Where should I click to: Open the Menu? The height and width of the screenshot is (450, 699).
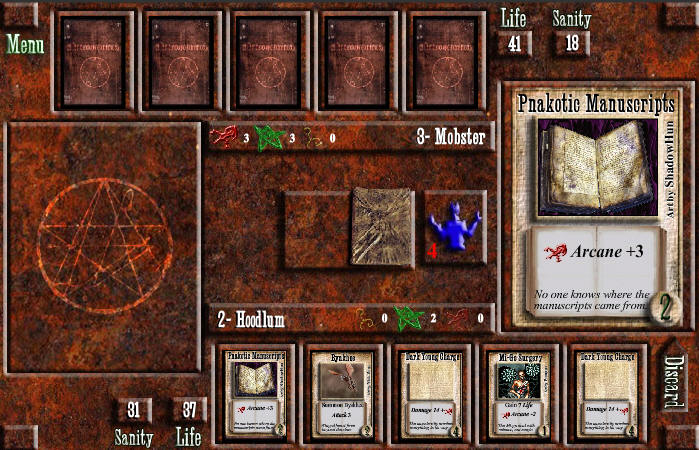(x=25, y=45)
